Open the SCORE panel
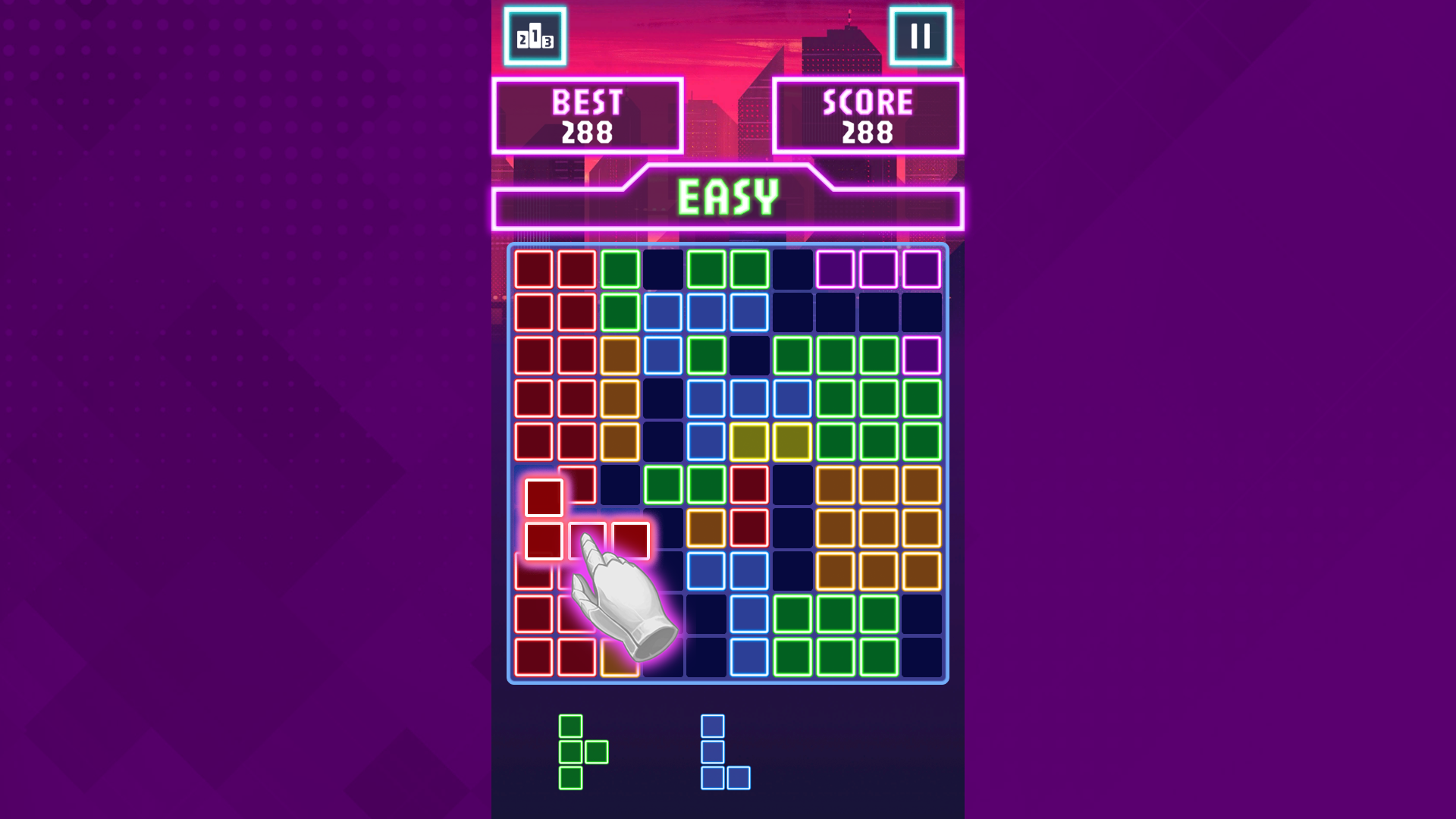The width and height of the screenshot is (1456, 819). [x=869, y=114]
